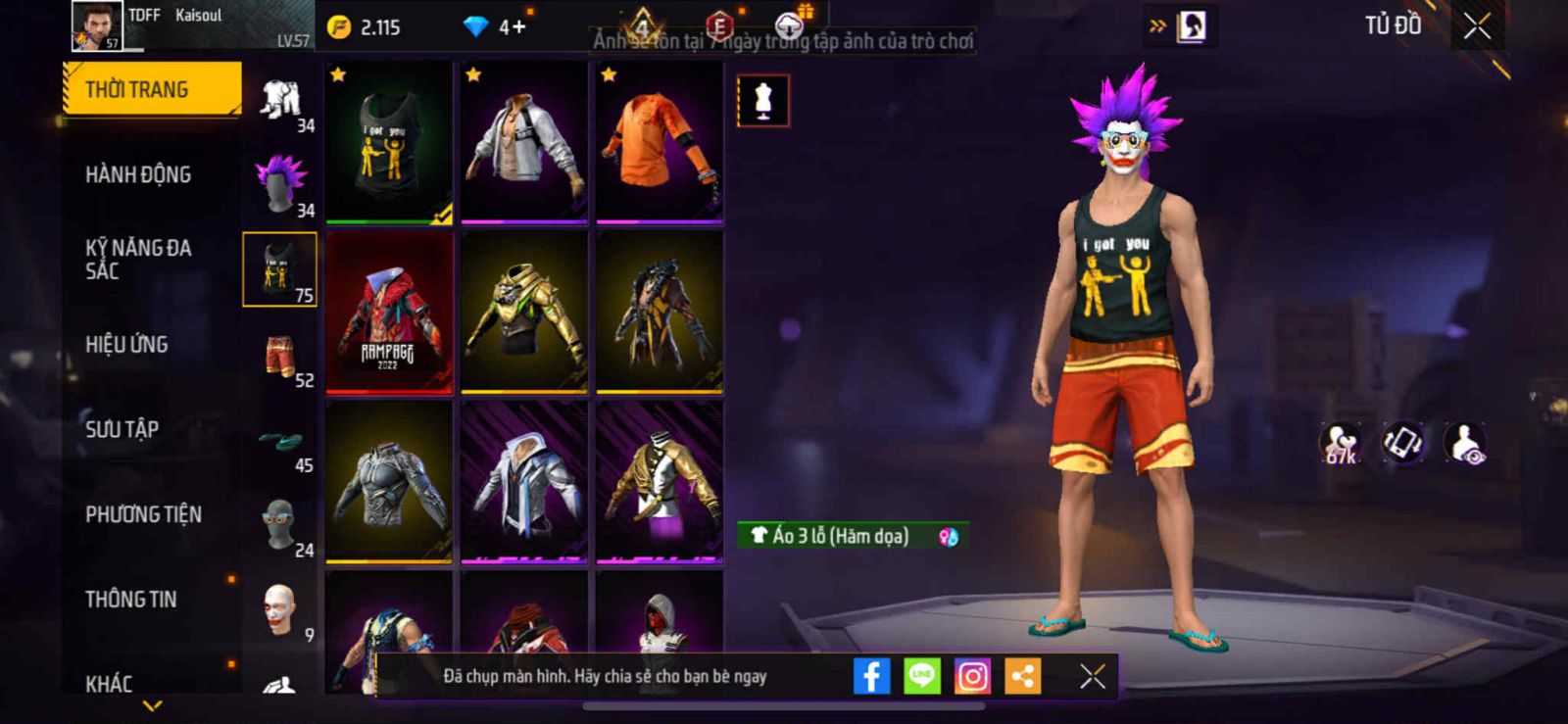This screenshot has width=1568, height=724.
Task: Open the KỸ NĂNG ĐA SẮC tab
Action: 138,260
